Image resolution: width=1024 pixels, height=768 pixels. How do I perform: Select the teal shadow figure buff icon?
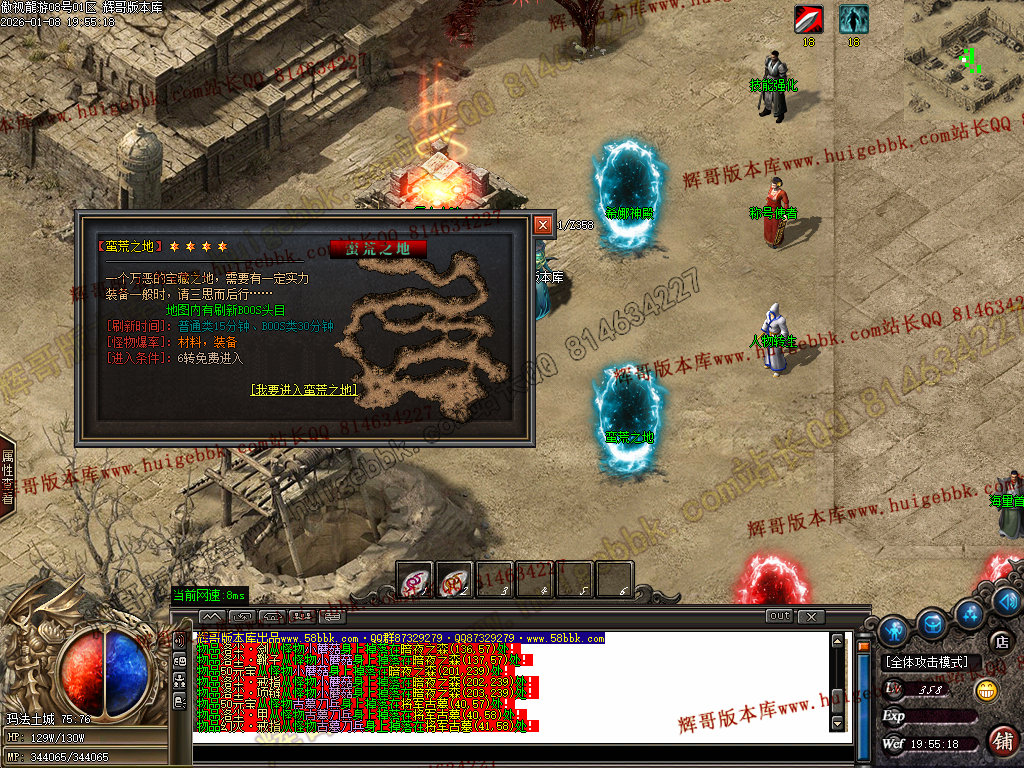click(x=853, y=19)
